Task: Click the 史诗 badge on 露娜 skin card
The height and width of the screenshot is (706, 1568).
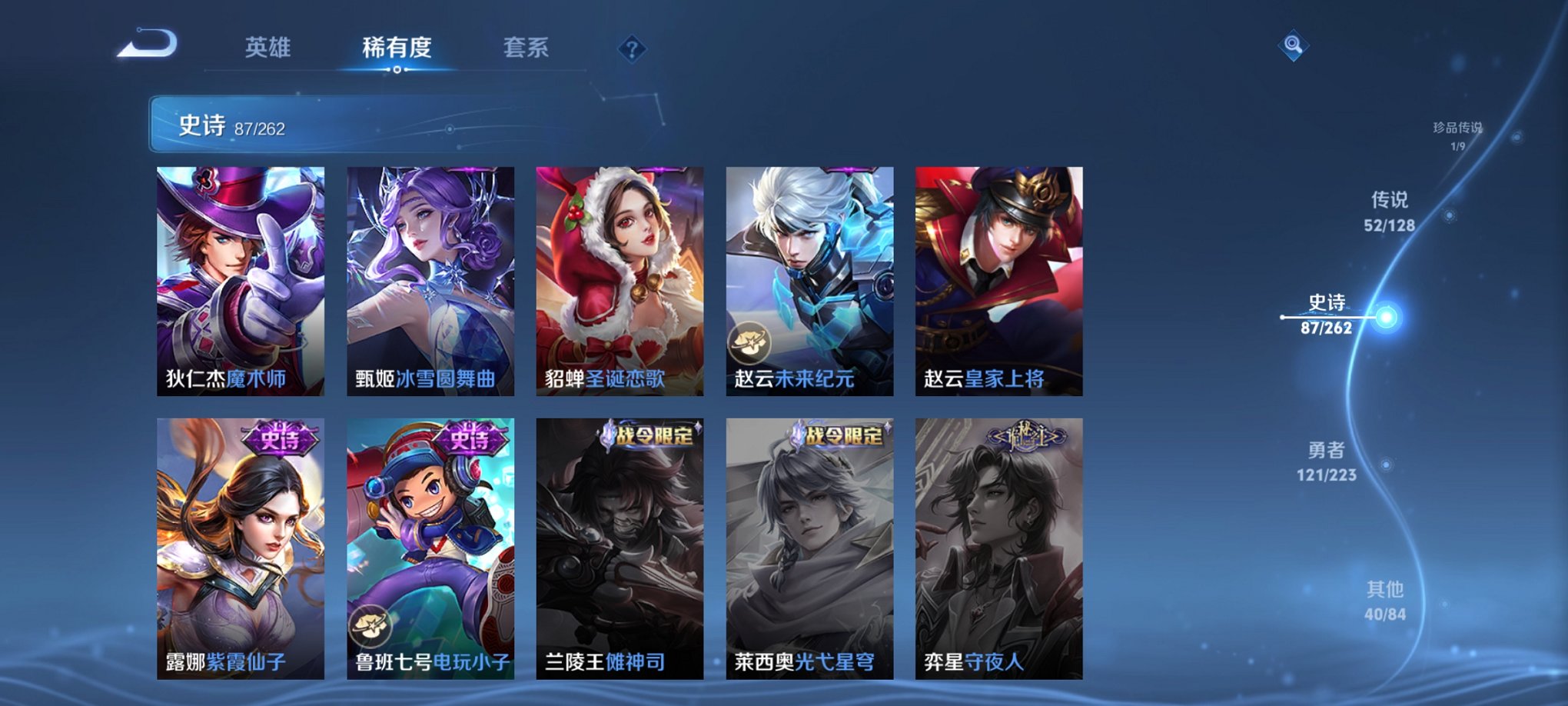Action: (x=279, y=438)
